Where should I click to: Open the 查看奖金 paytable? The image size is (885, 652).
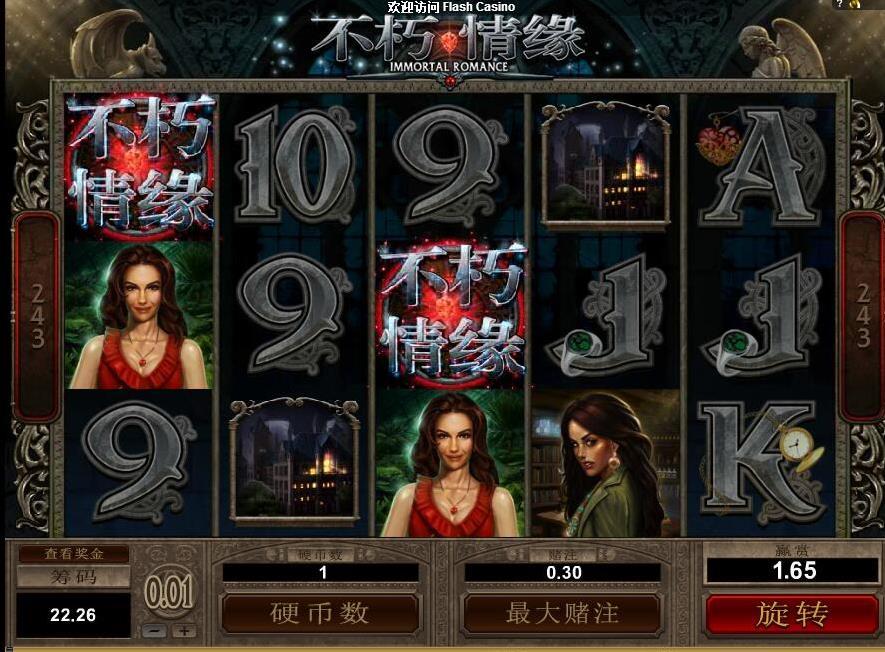[x=73, y=553]
